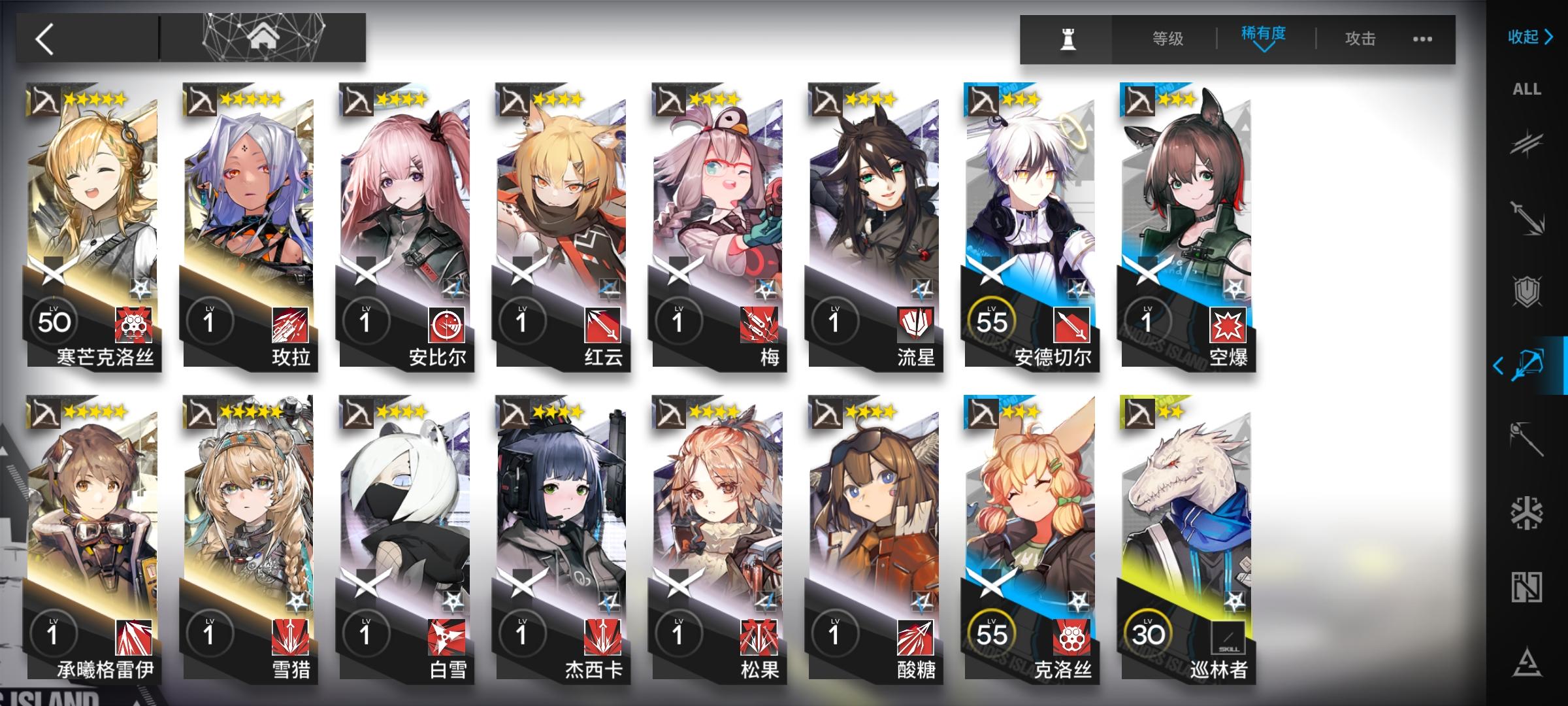Open operator 寒芒克洛丝 at level 50
Viewport: 1568px width, 706px height.
[x=91, y=229]
